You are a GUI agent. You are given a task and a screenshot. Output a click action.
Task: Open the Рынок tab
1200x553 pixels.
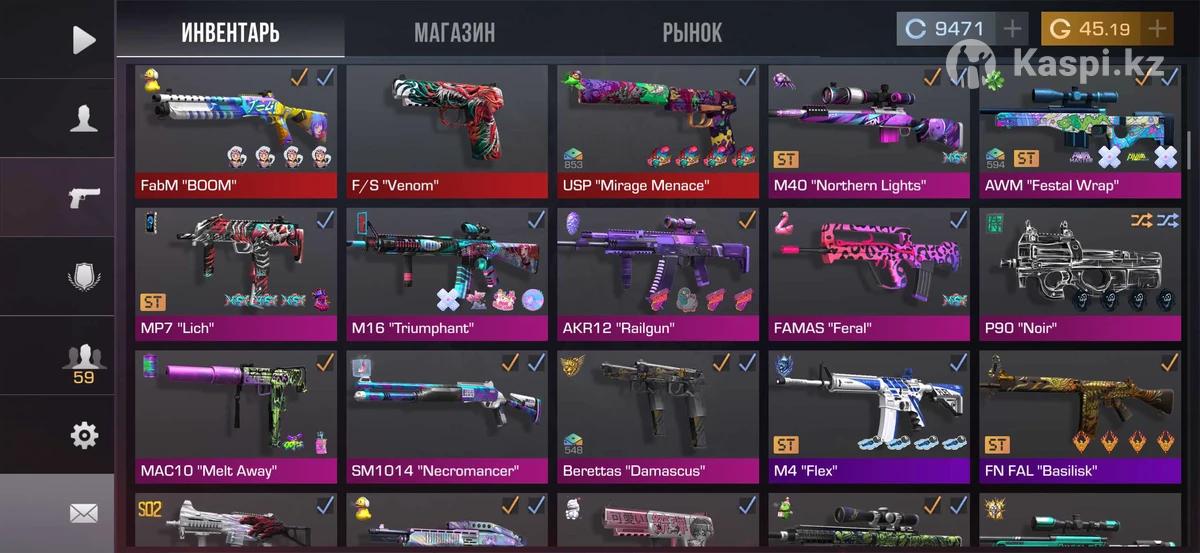click(x=691, y=32)
